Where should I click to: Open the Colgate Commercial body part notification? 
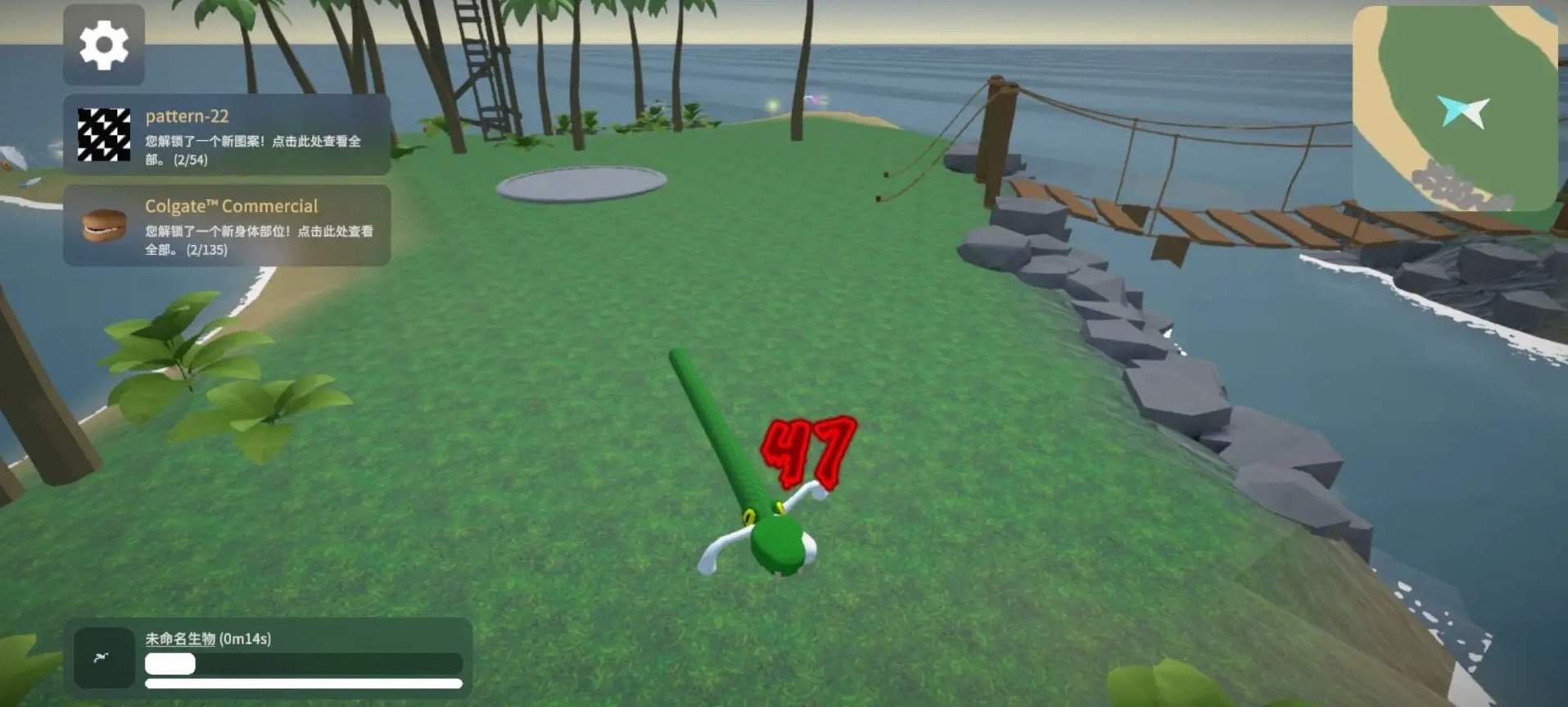pos(227,225)
